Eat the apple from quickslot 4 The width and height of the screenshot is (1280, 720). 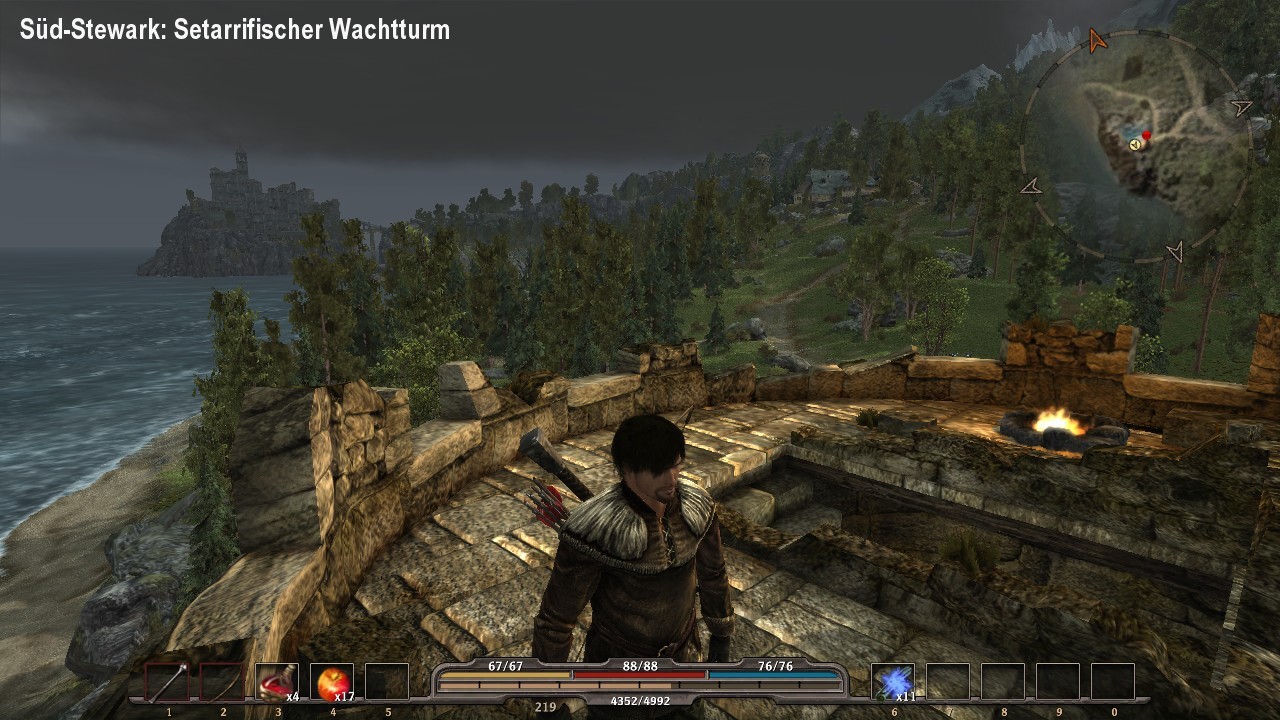pos(330,680)
